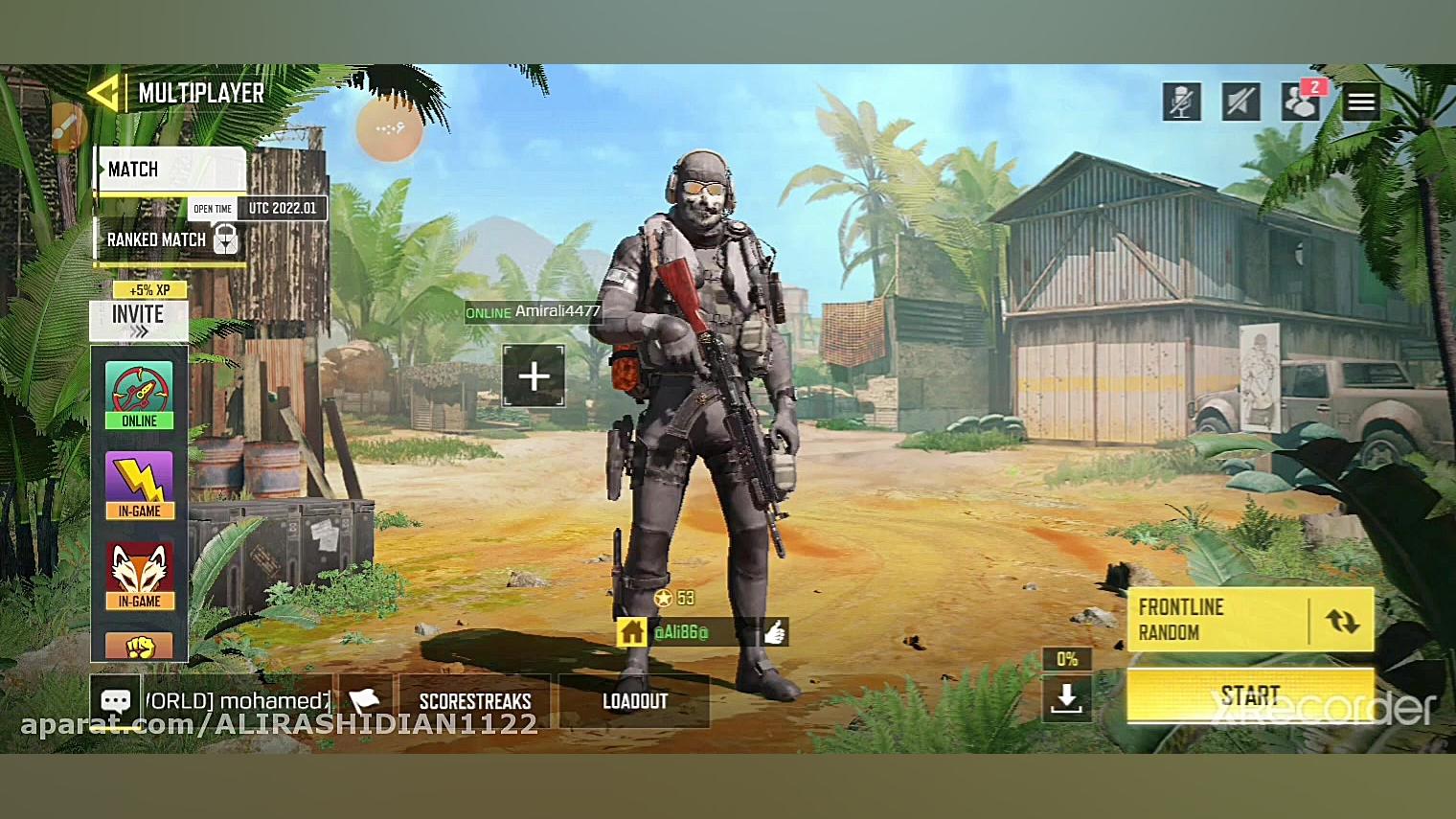The image size is (1456, 819).
Task: Add a teammate with the plus slot
Action: pos(534,376)
